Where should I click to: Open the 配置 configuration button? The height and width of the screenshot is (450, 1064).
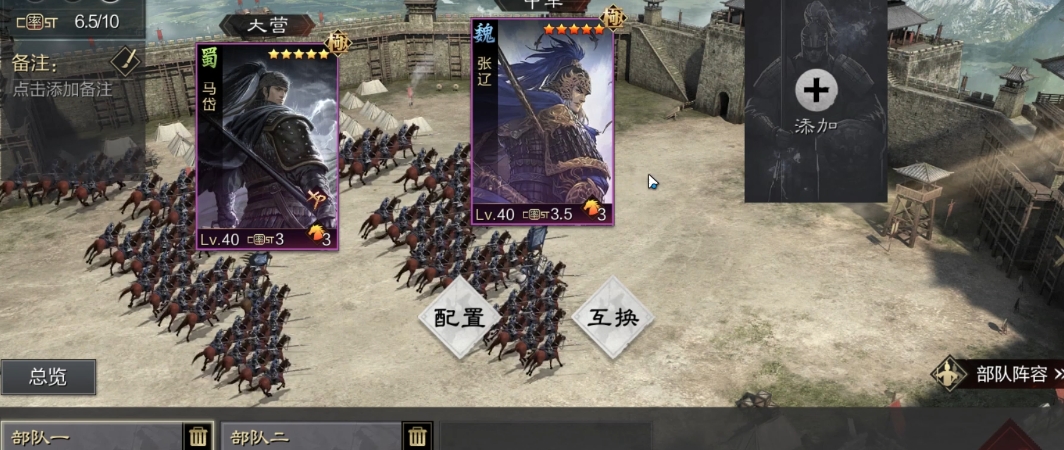[459, 318]
